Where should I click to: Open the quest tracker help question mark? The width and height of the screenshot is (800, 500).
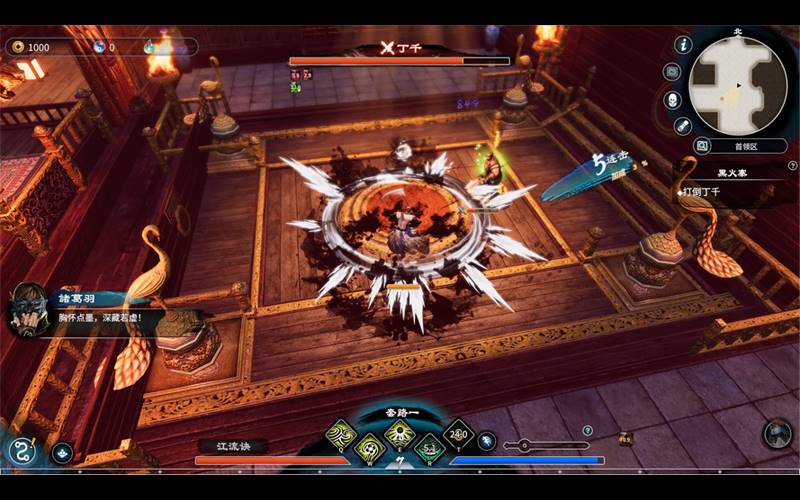(x=791, y=166)
